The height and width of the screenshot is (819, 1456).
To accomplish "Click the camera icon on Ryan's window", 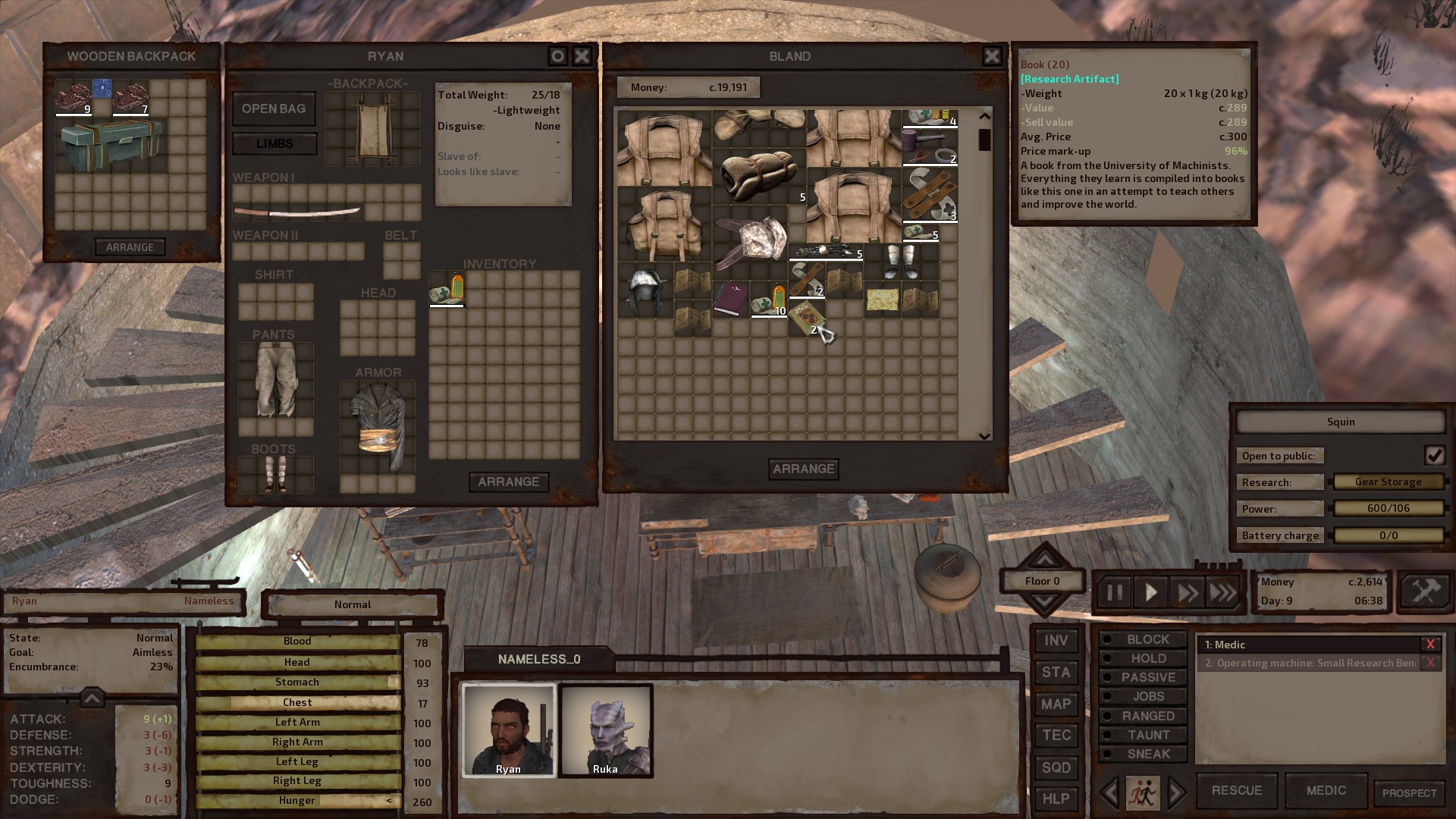I will pyautogui.click(x=557, y=55).
